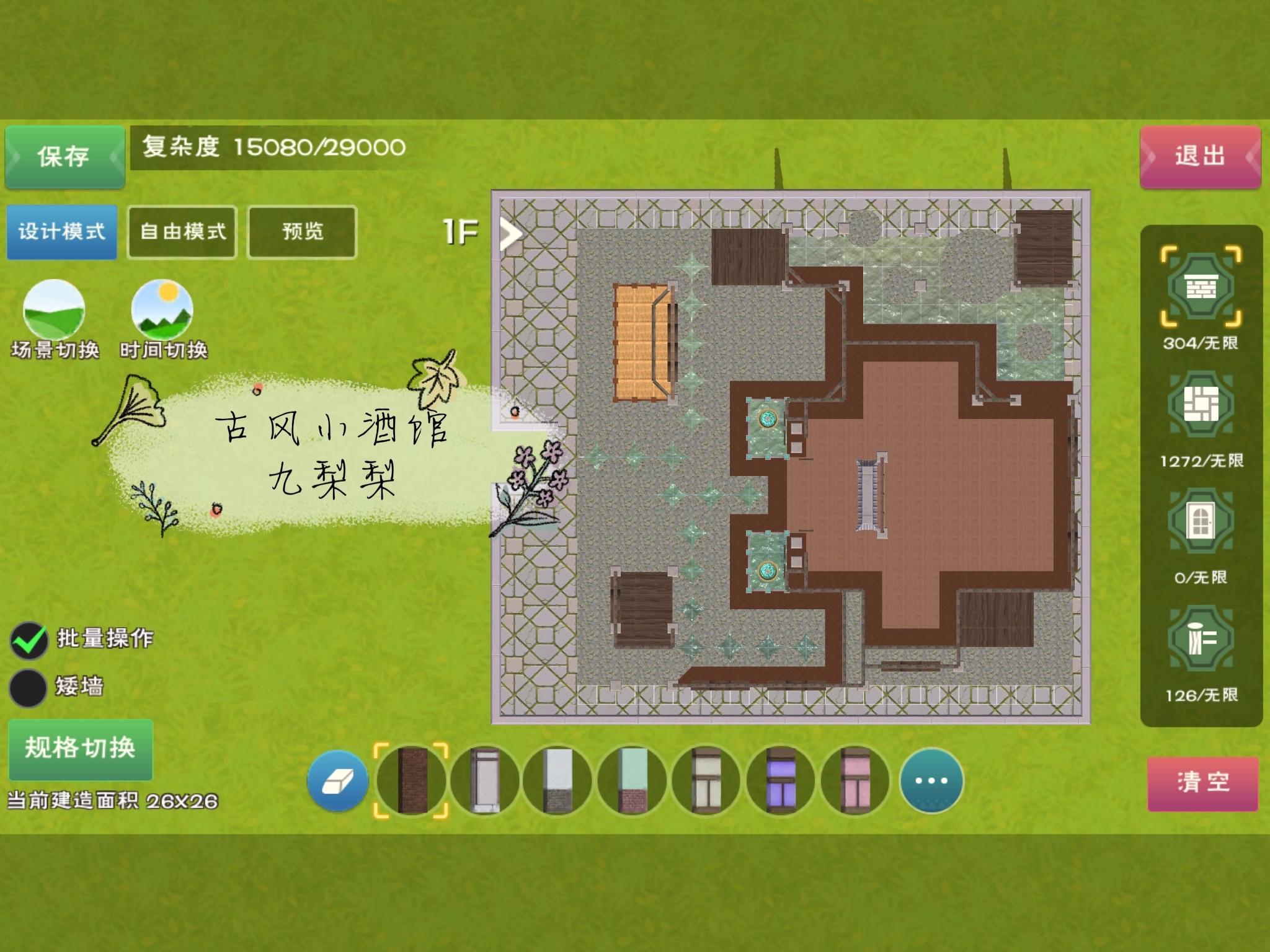Open 场景切换 scene switch

pos(54,310)
